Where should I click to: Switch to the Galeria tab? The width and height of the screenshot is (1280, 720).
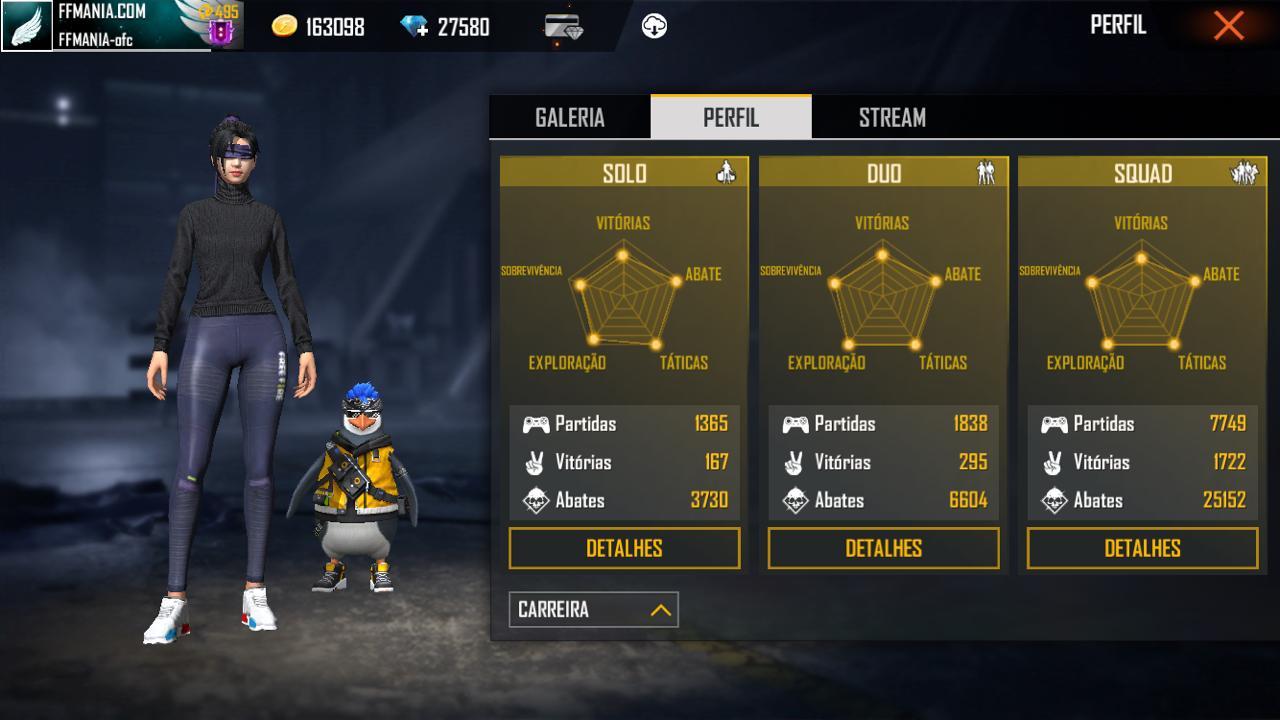tap(570, 117)
